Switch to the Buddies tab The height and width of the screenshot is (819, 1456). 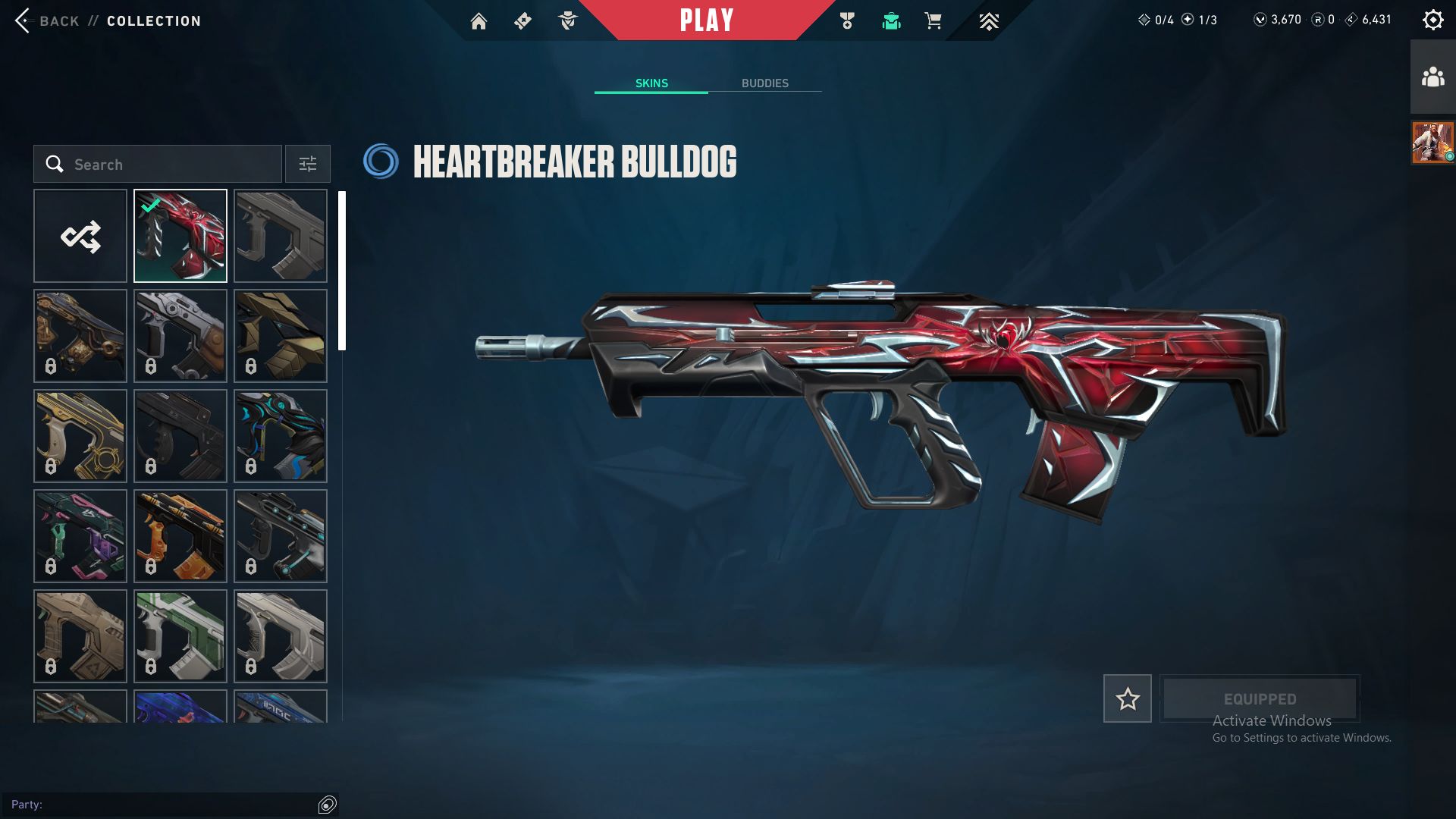coord(764,83)
